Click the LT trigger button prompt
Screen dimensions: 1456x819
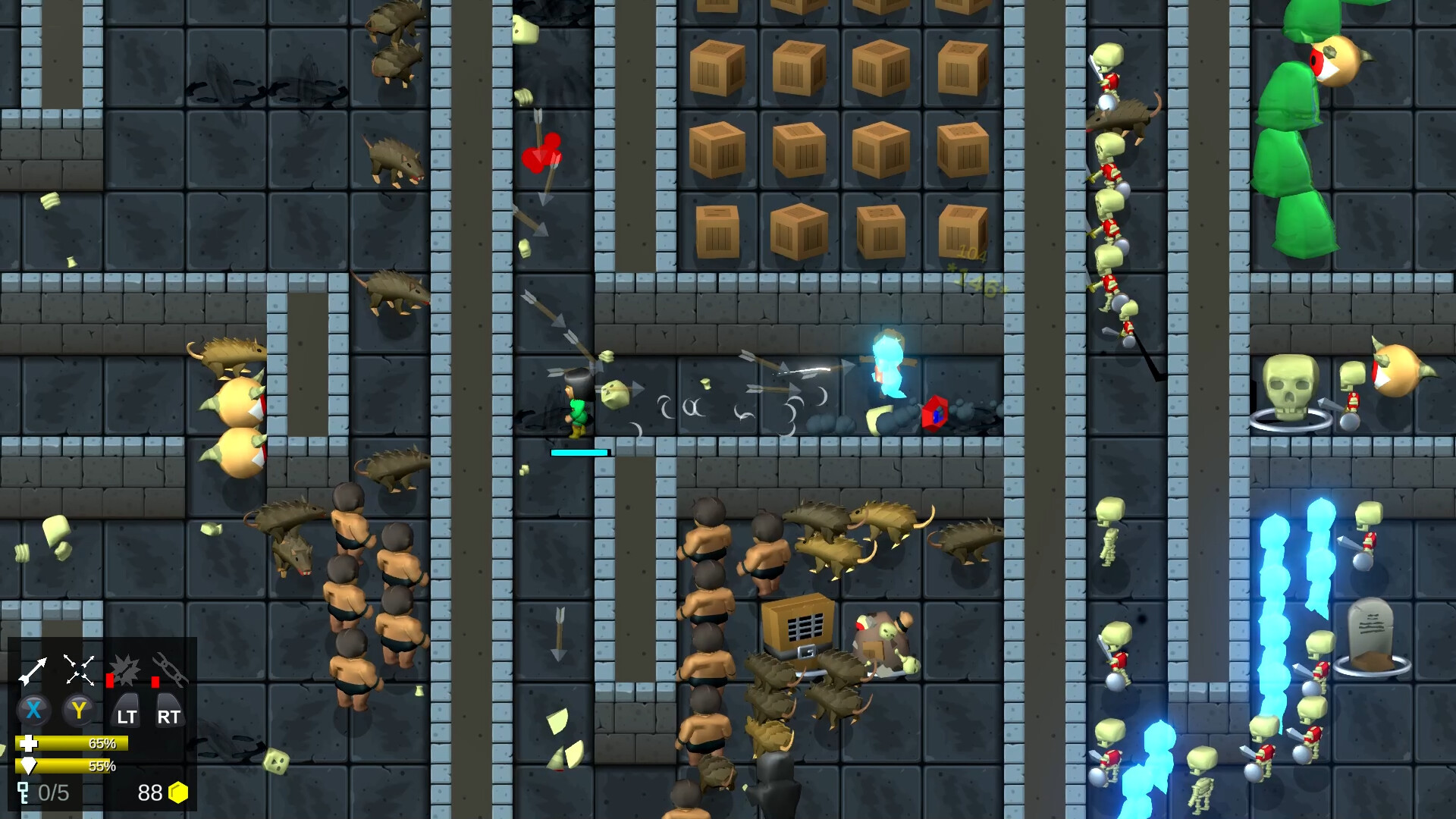tap(127, 714)
